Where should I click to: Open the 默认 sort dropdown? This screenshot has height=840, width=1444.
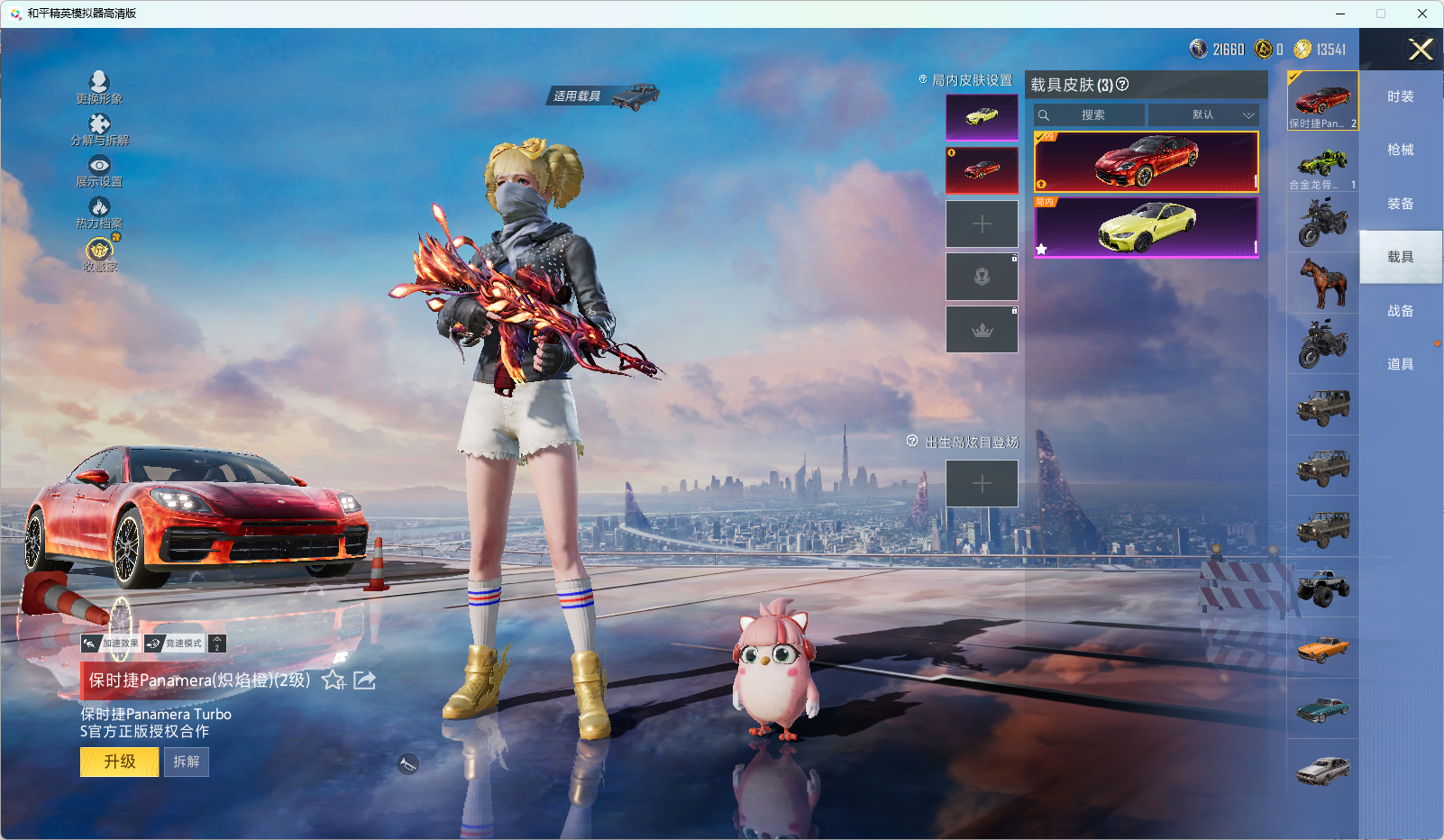[x=1204, y=115]
